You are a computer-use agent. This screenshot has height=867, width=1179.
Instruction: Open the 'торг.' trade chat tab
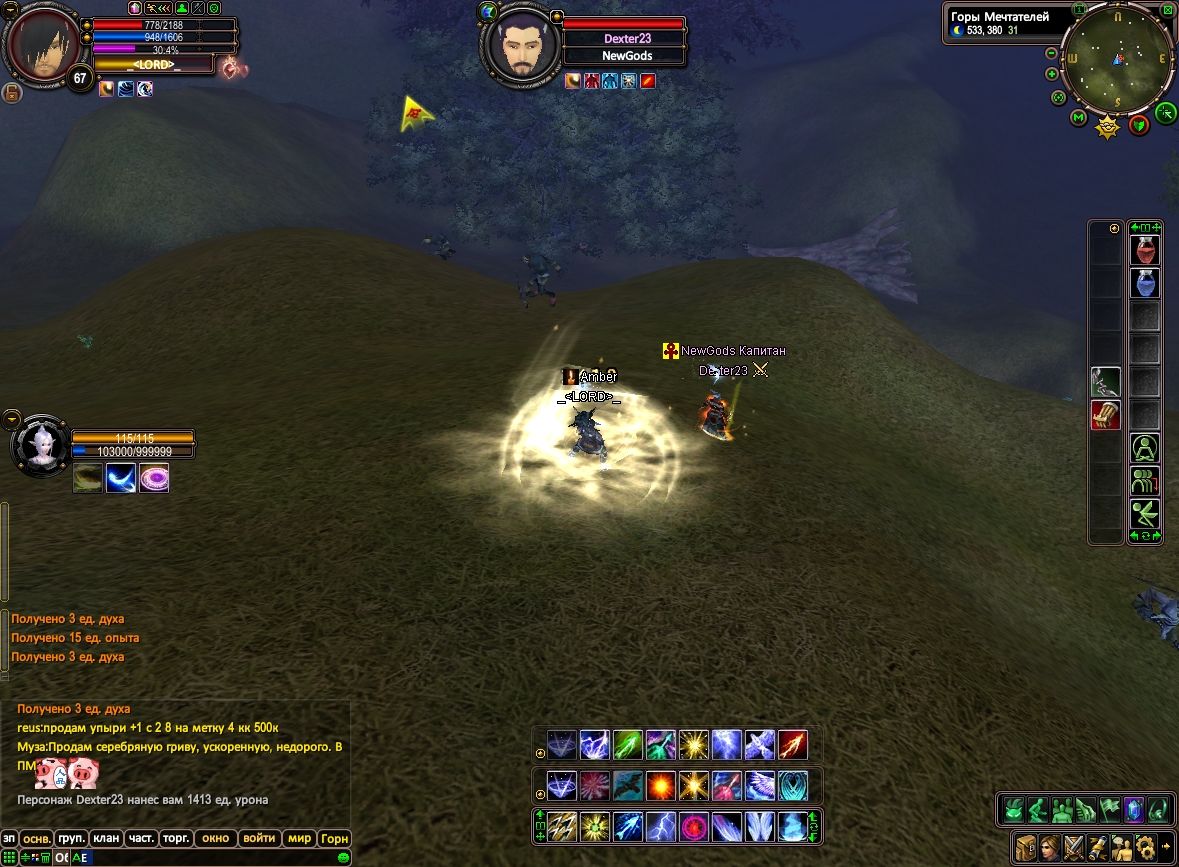pos(175,838)
